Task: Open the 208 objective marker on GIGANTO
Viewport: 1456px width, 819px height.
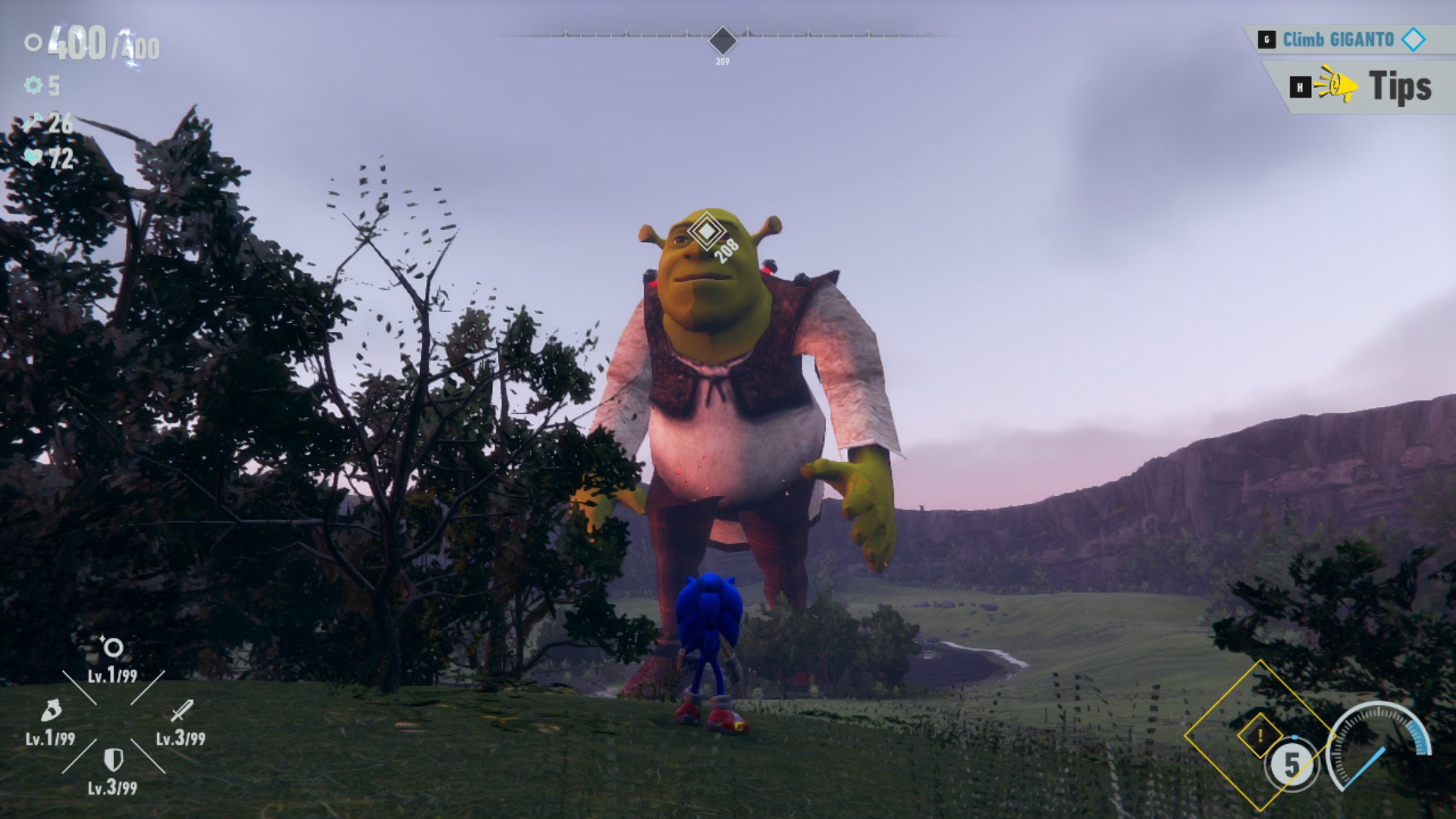Action: click(708, 230)
